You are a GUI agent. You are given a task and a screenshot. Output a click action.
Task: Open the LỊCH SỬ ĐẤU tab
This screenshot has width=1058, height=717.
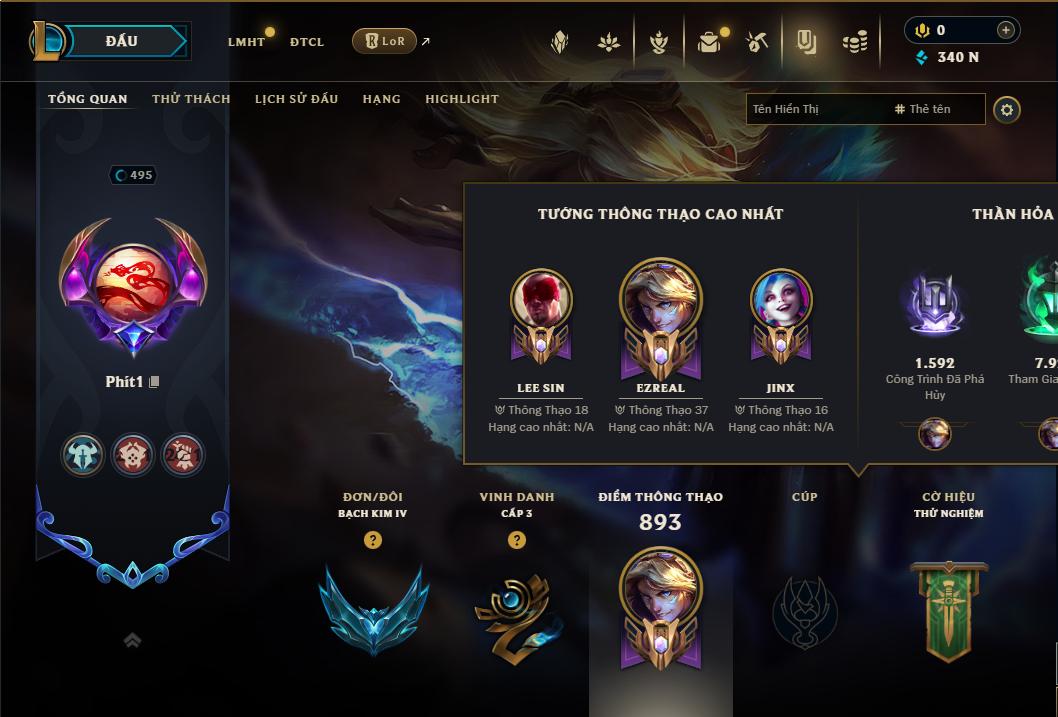(x=296, y=99)
